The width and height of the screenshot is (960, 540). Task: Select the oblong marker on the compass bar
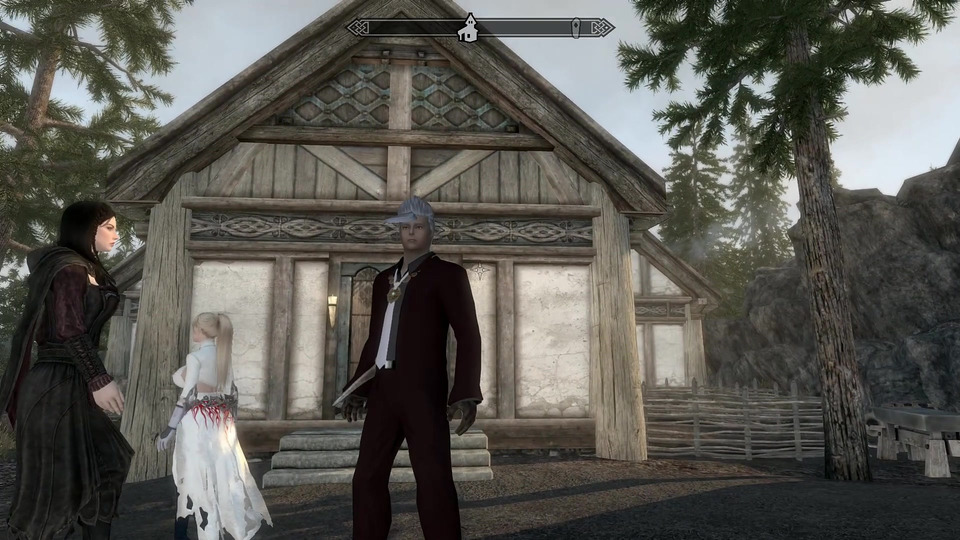click(x=576, y=28)
